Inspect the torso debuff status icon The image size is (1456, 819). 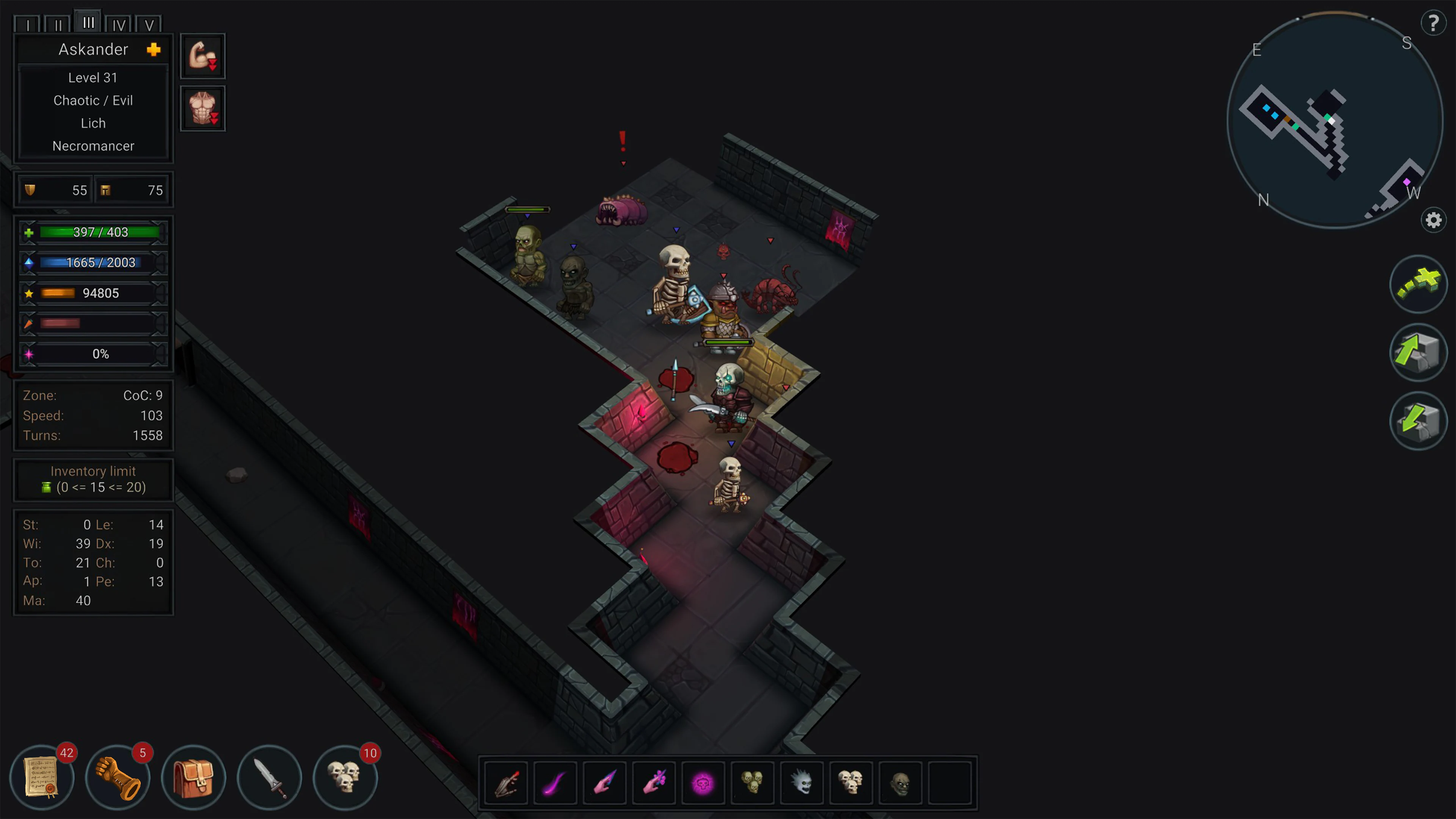[202, 108]
